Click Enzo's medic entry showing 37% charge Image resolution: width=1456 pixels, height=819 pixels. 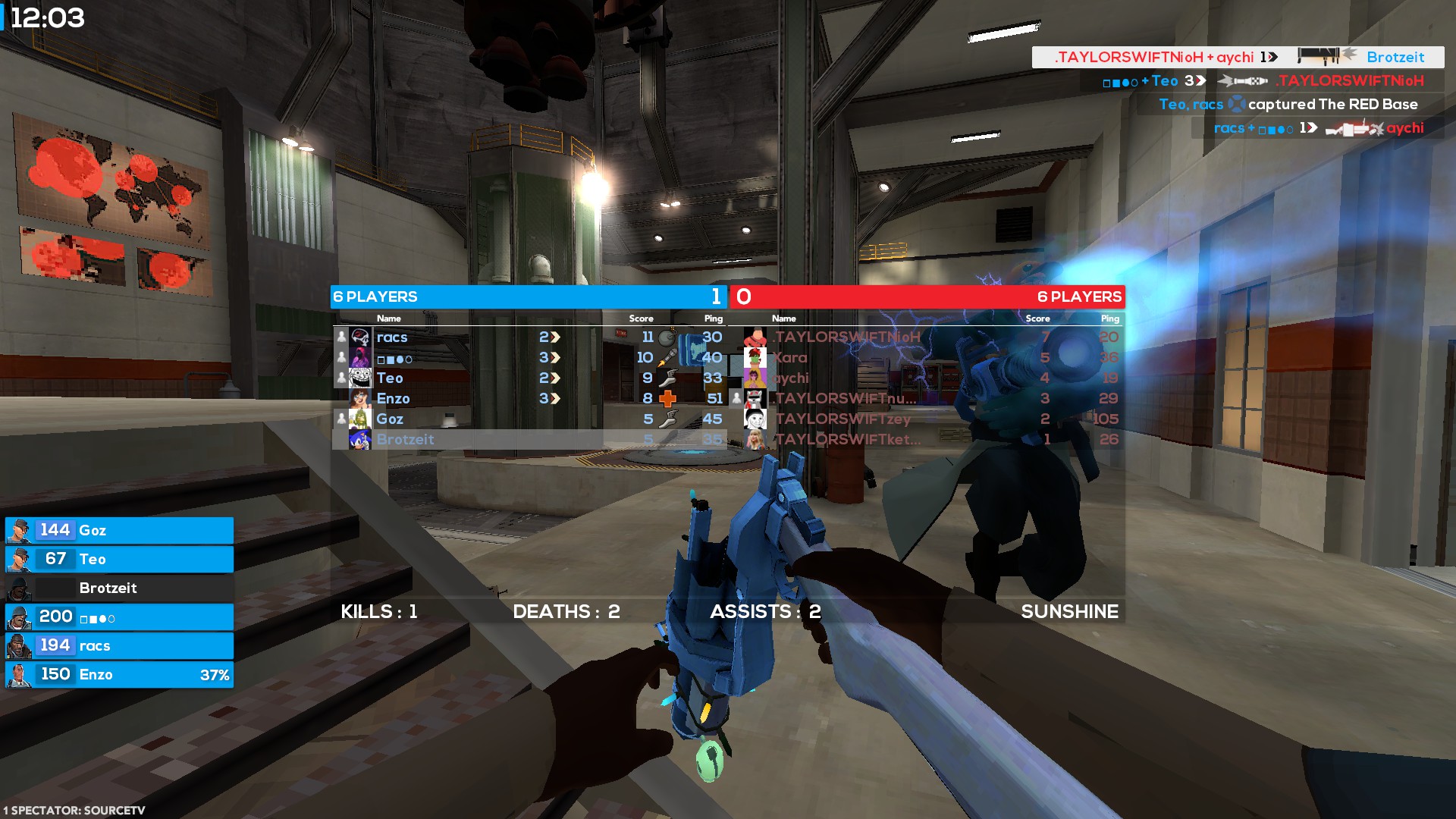pos(119,675)
